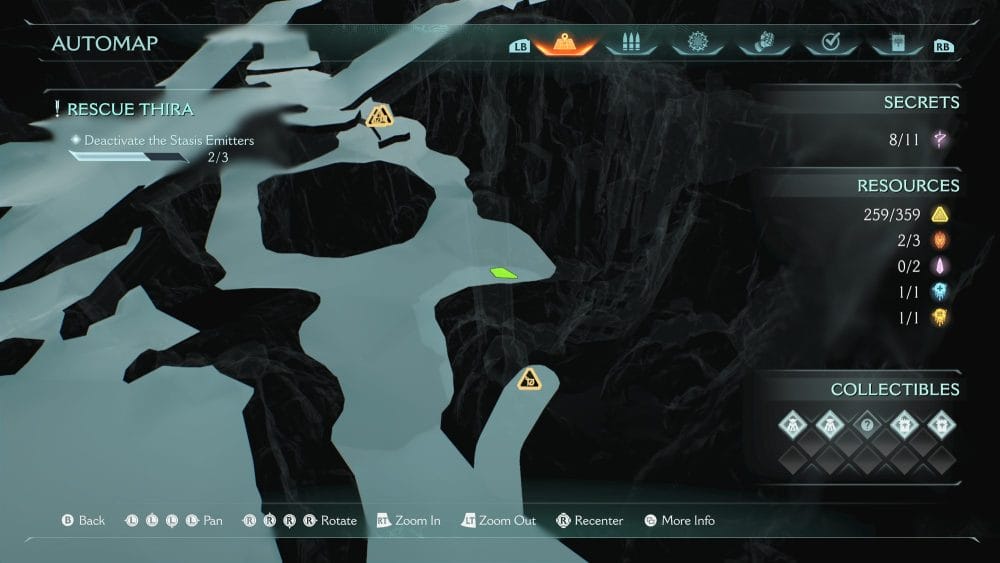1000x563 pixels.
Task: Switch to the ammo bullets tab
Action: (630, 44)
